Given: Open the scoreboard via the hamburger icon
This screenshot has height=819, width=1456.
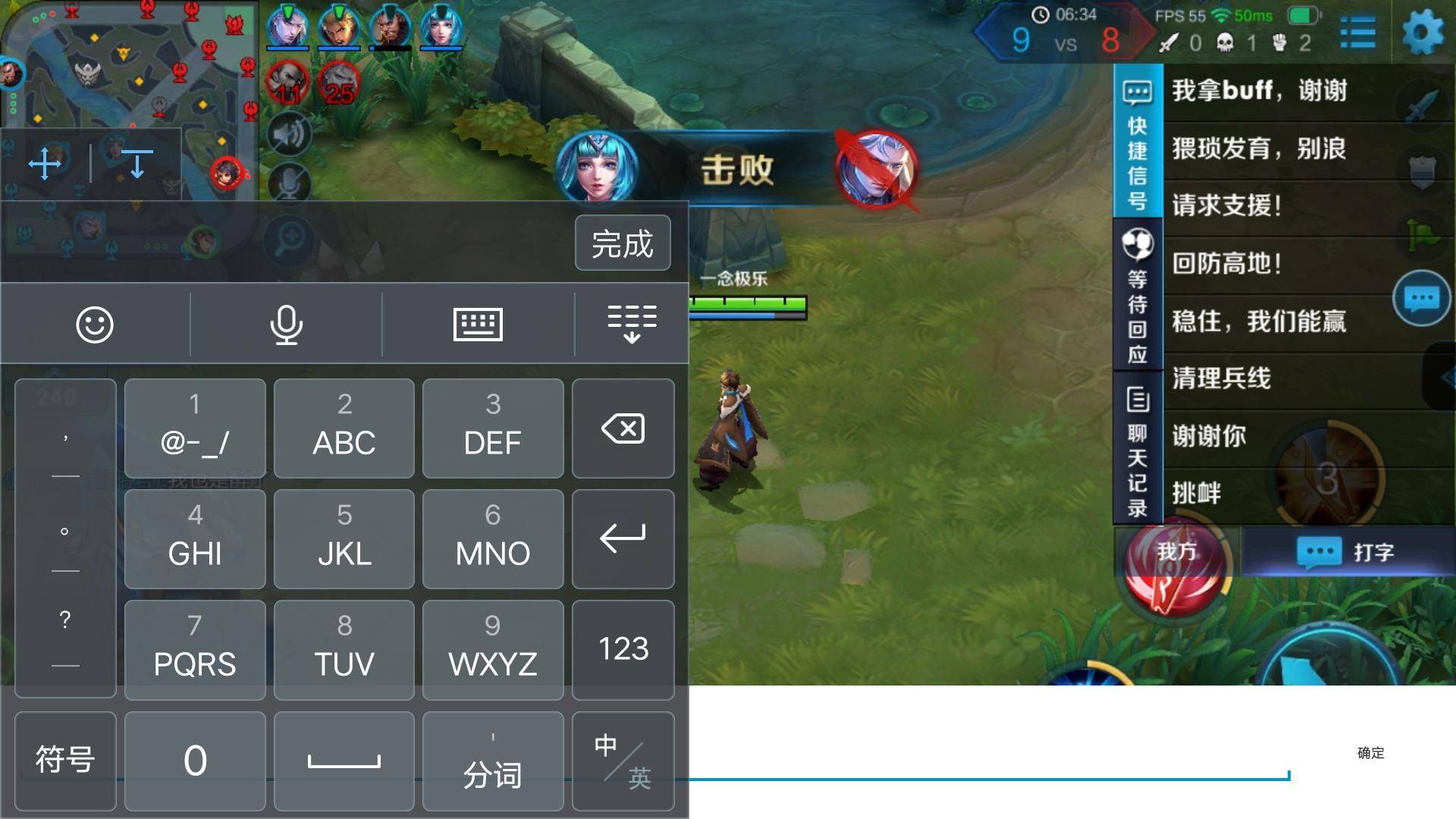Looking at the screenshot, I should [1358, 32].
